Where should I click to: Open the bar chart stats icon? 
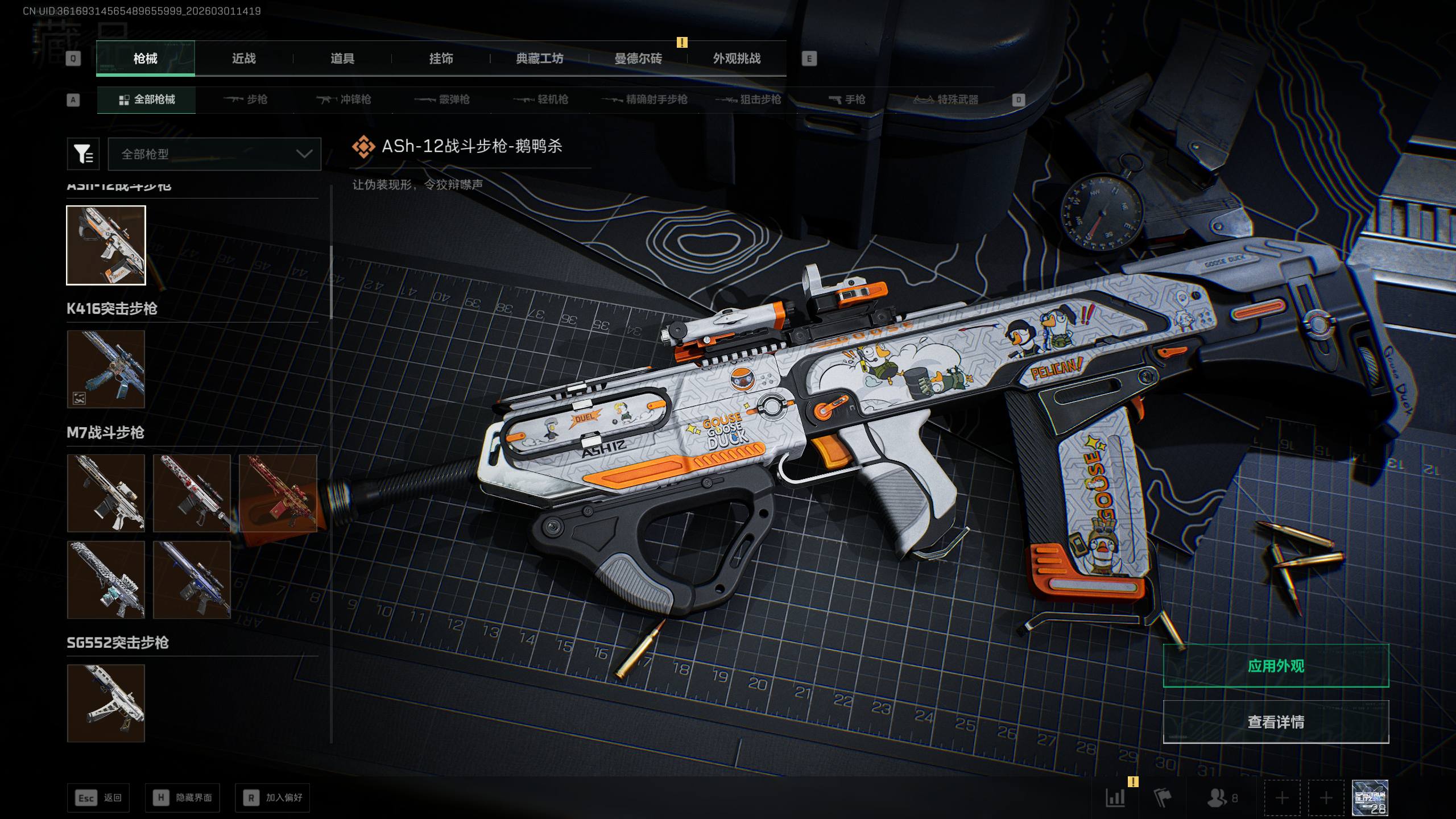[x=1115, y=798]
